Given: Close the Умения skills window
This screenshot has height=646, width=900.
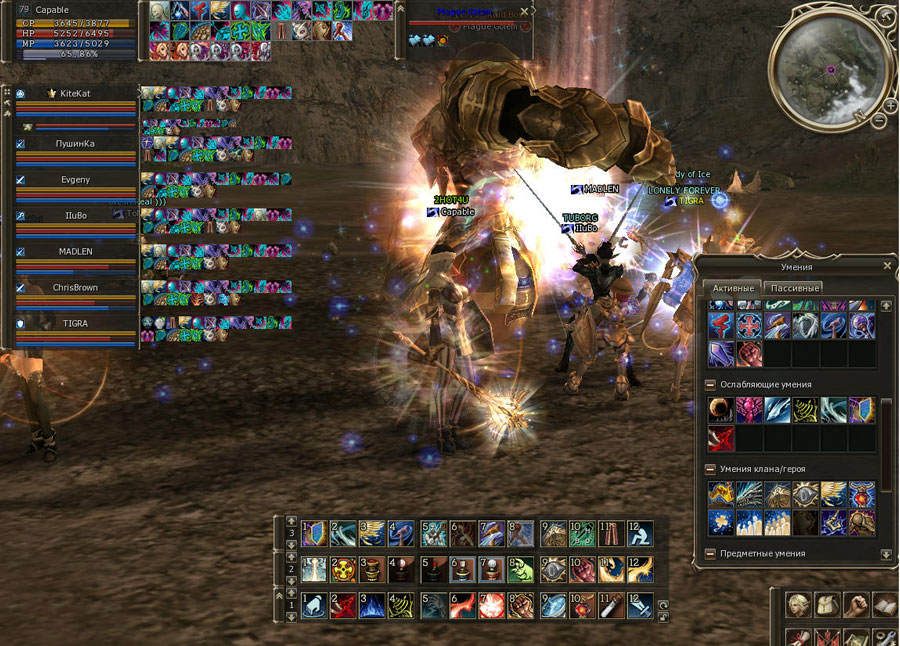Looking at the screenshot, I should coord(887,266).
